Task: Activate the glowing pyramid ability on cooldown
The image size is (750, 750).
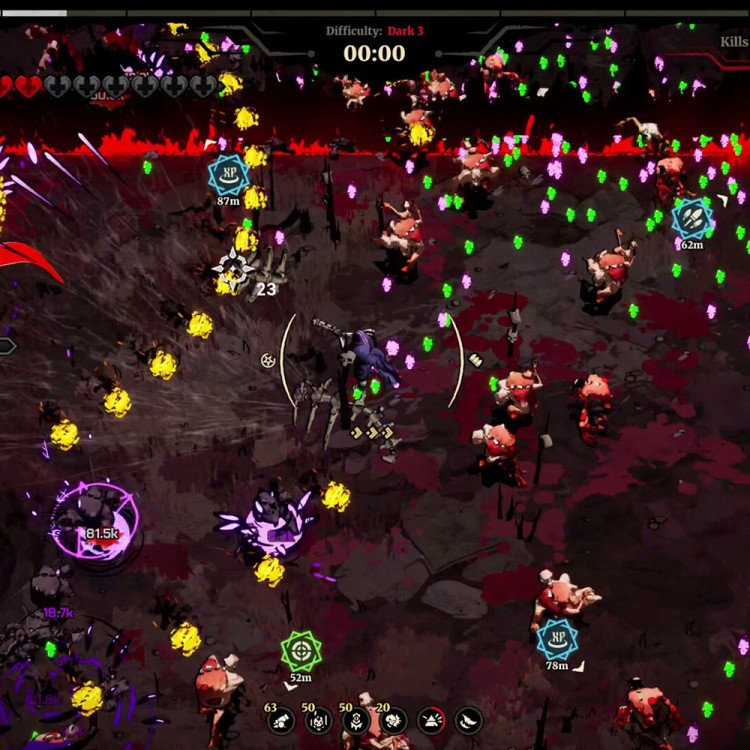Action: pyautogui.click(x=431, y=720)
